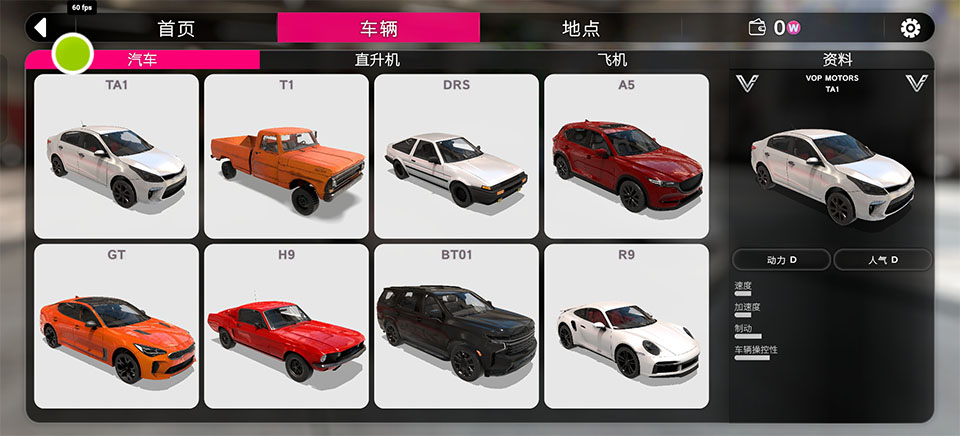The height and width of the screenshot is (436, 960).
Task: Choose the red H9 muscle car
Action: tap(286, 326)
